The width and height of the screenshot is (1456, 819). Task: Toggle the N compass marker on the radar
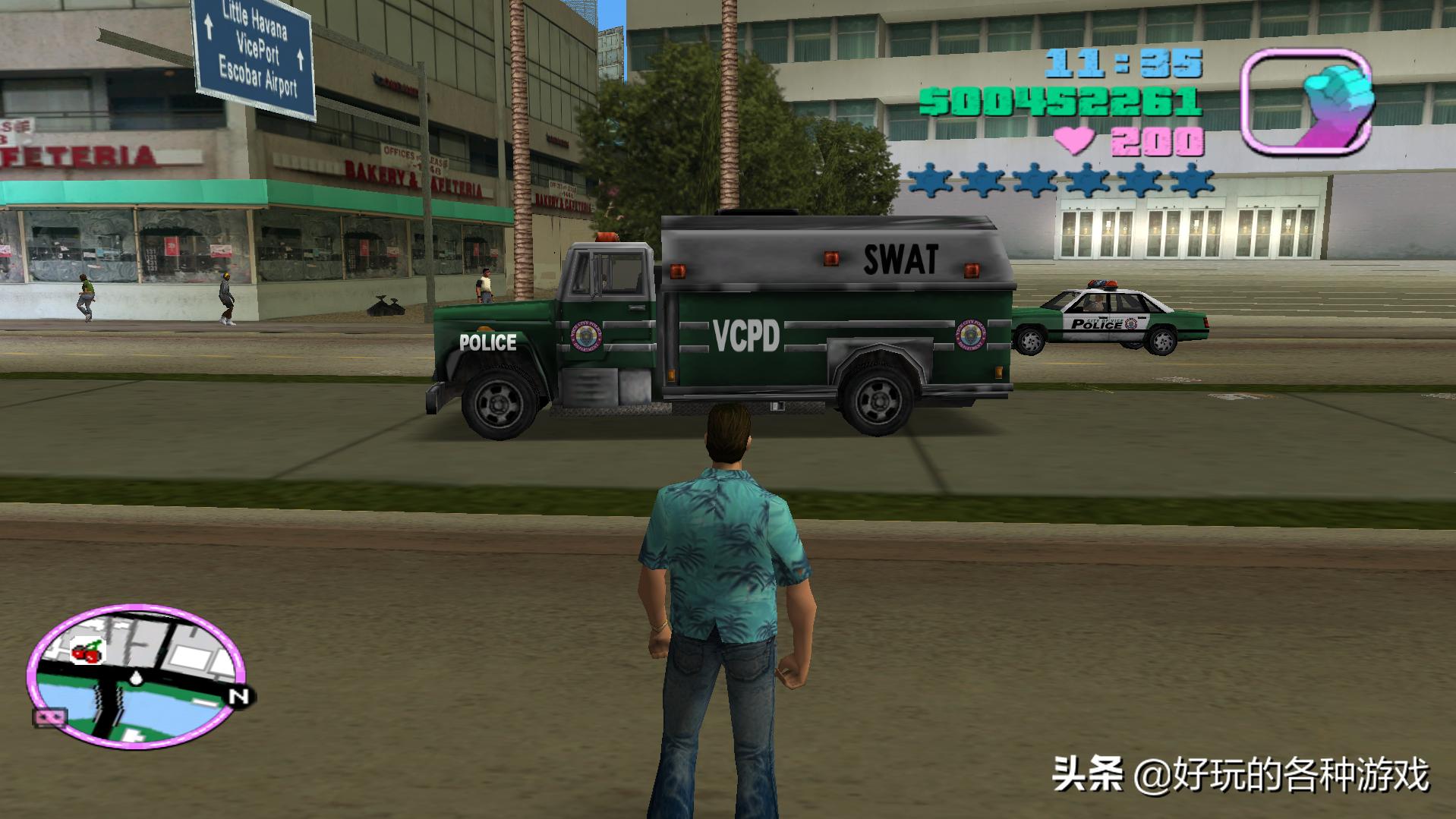(x=238, y=695)
